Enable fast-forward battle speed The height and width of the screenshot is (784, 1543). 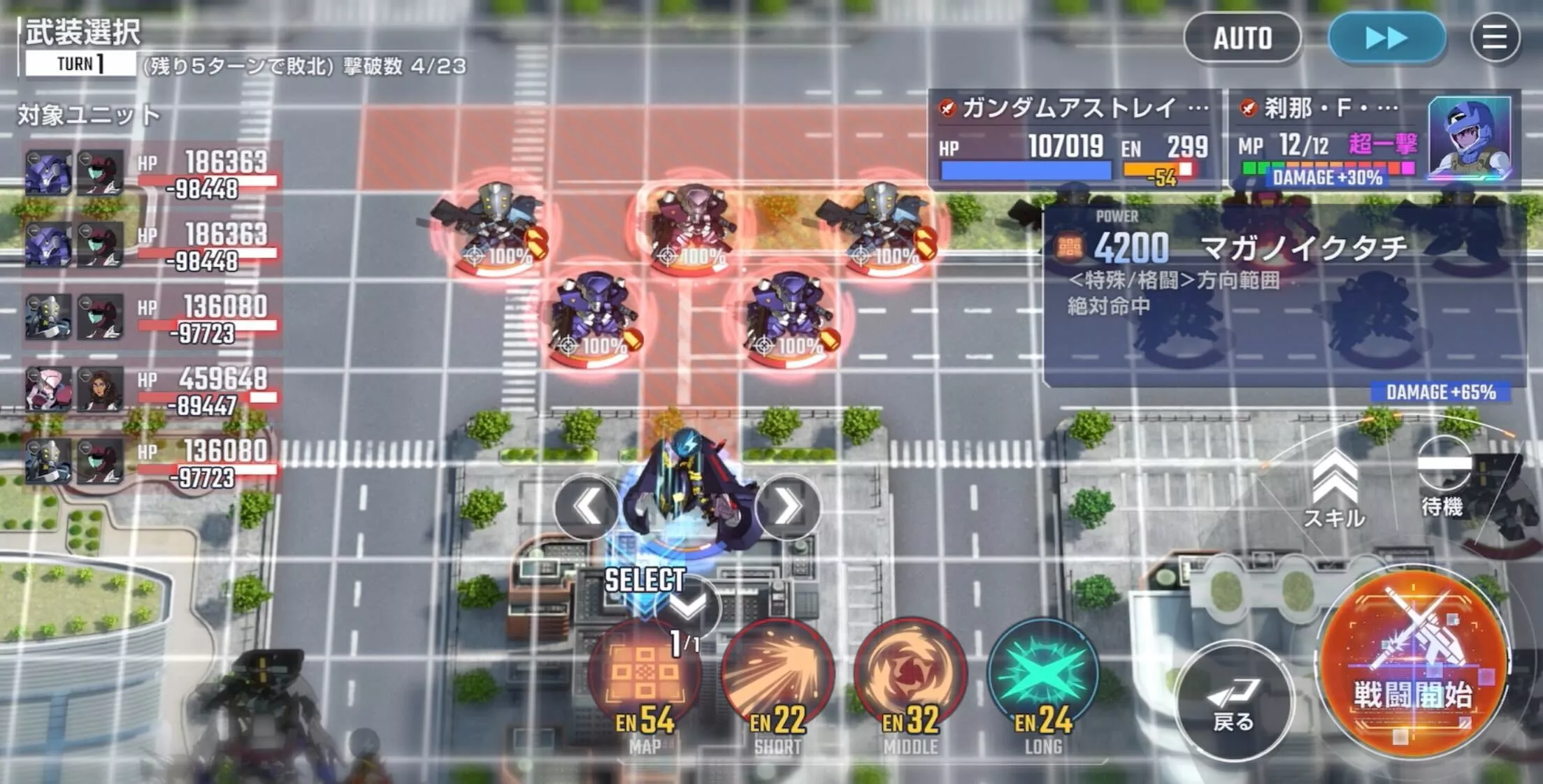coord(1386,38)
